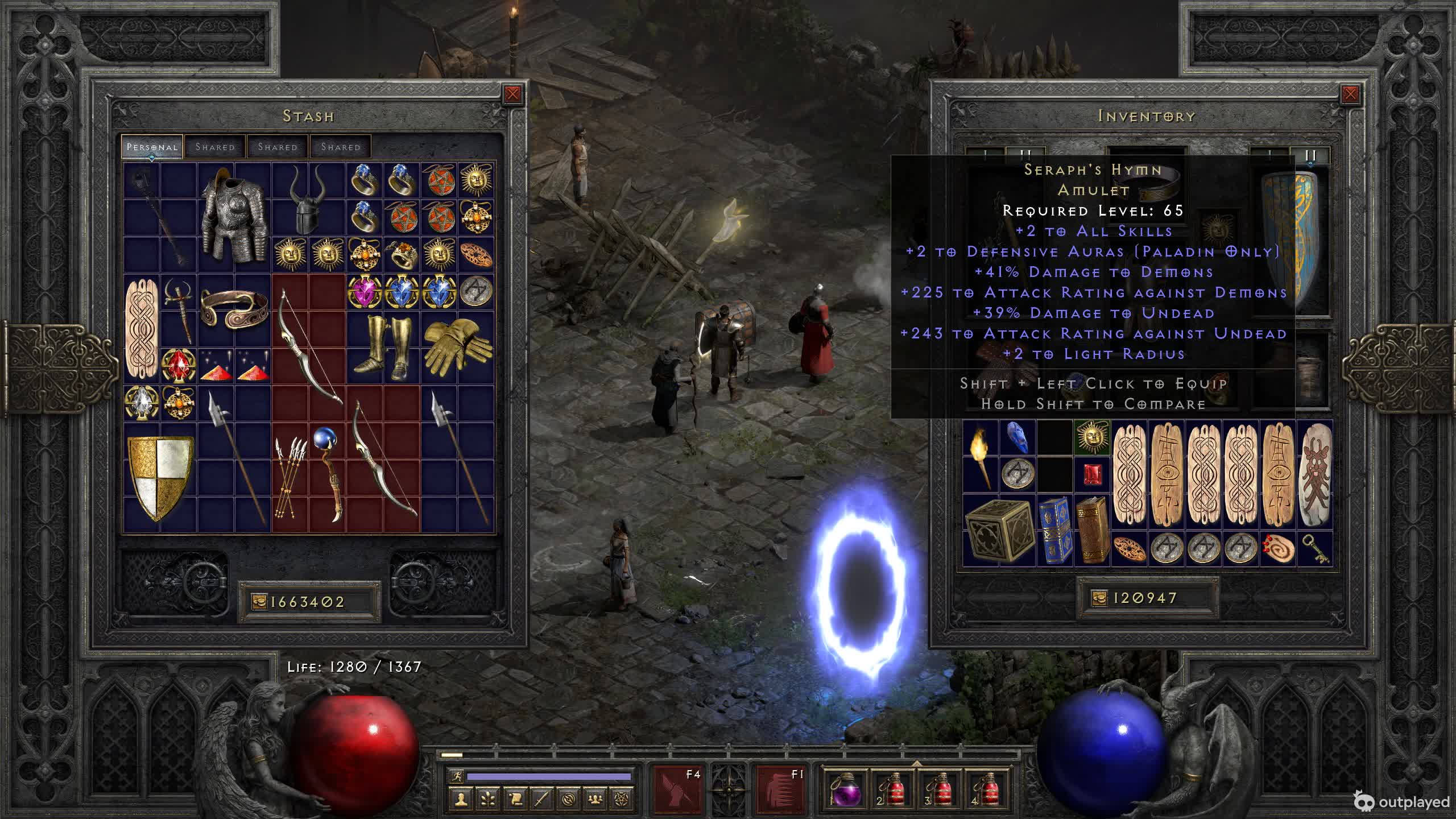The width and height of the screenshot is (1456, 819).
Task: Select the purple amethyst jewel in stash
Action: click(x=365, y=291)
